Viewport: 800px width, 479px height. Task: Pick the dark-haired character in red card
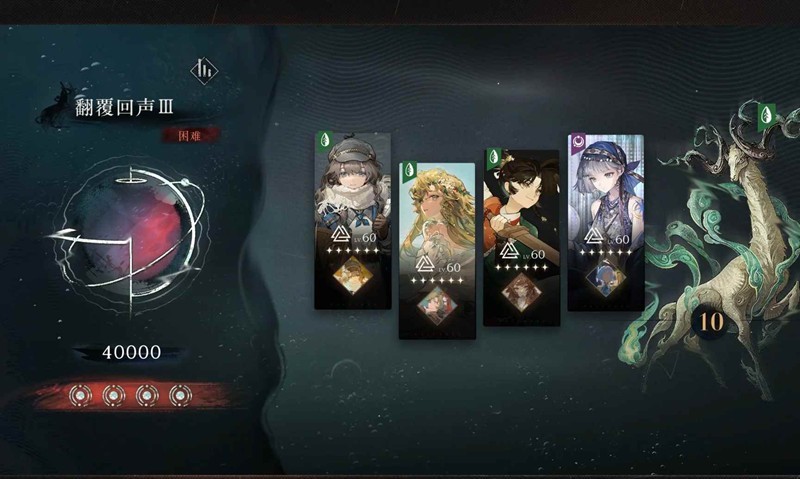521,237
